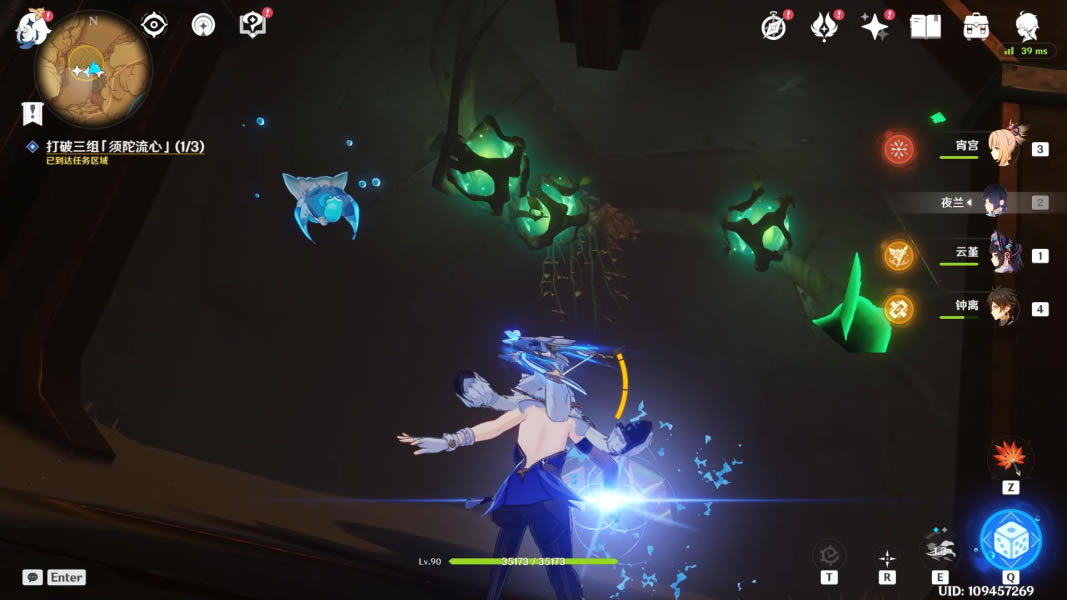Open the hexagon icon with red alert badge
Image resolution: width=1067 pixels, height=600 pixels.
click(254, 25)
